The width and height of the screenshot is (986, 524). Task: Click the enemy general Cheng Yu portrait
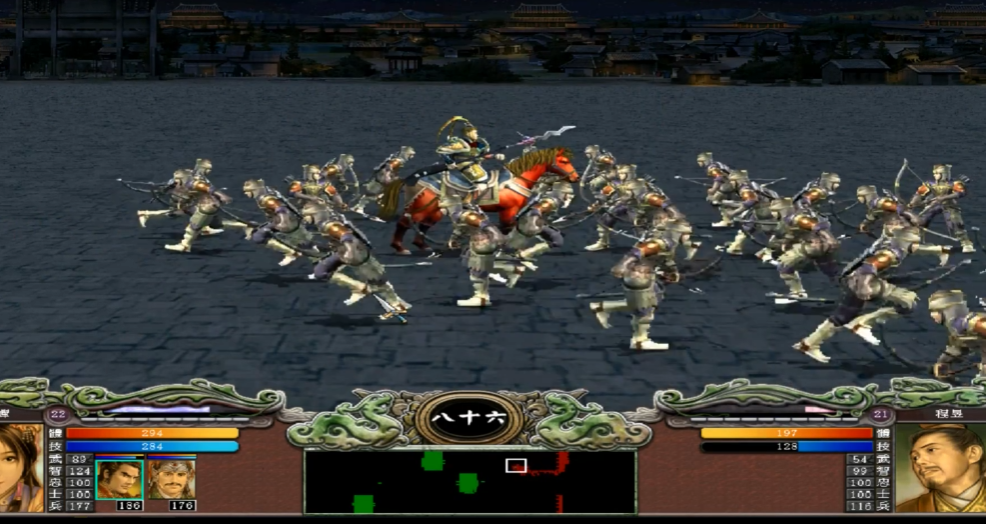tap(940, 468)
